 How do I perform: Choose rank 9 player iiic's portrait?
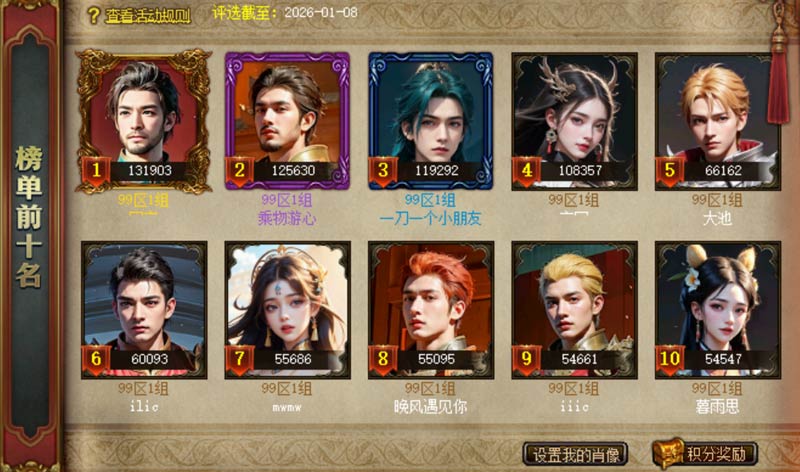(x=575, y=307)
